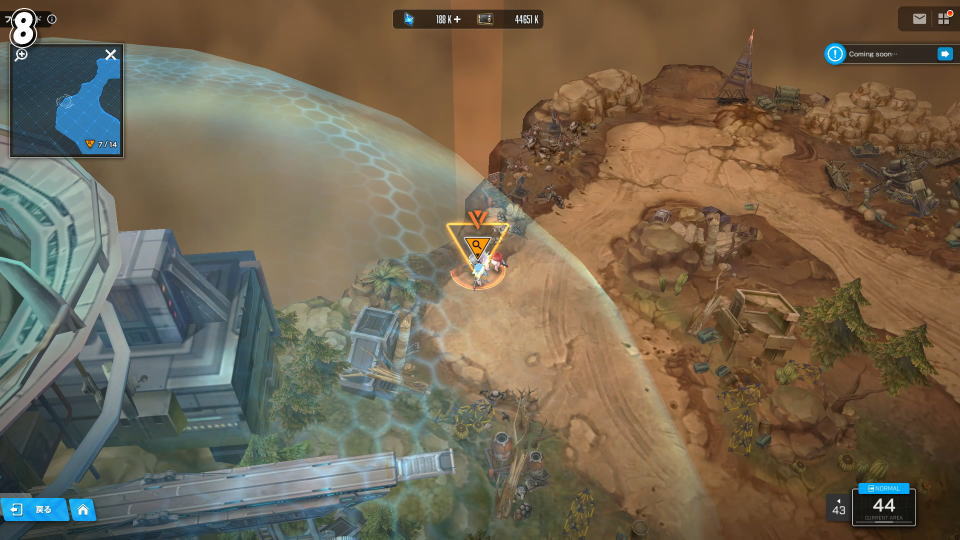
Task: Open the Coming soon exclamation notice
Action: [x=835, y=54]
